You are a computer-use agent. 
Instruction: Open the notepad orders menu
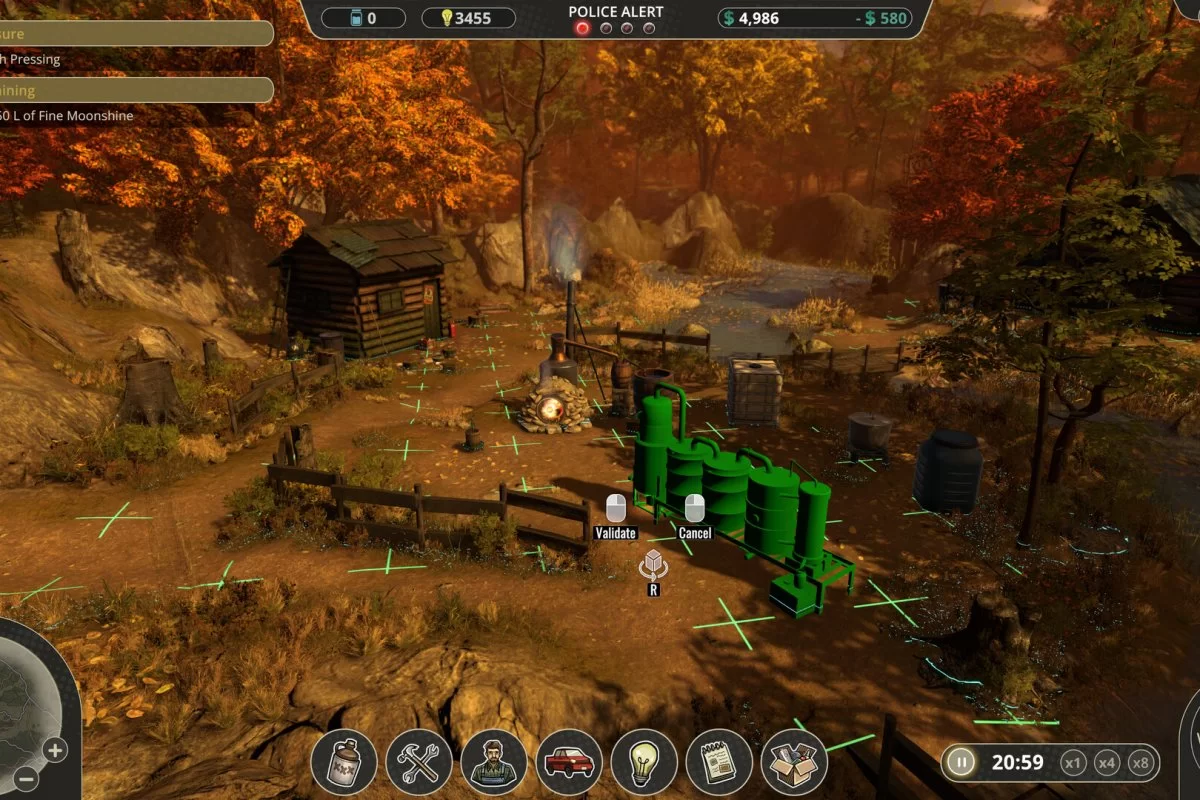coord(719,762)
